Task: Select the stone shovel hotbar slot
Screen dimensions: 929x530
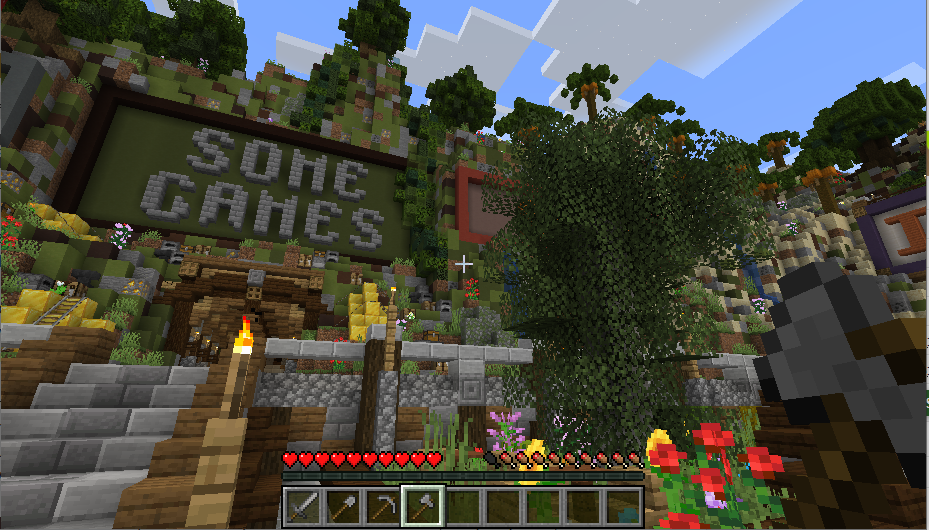Action: [343, 506]
